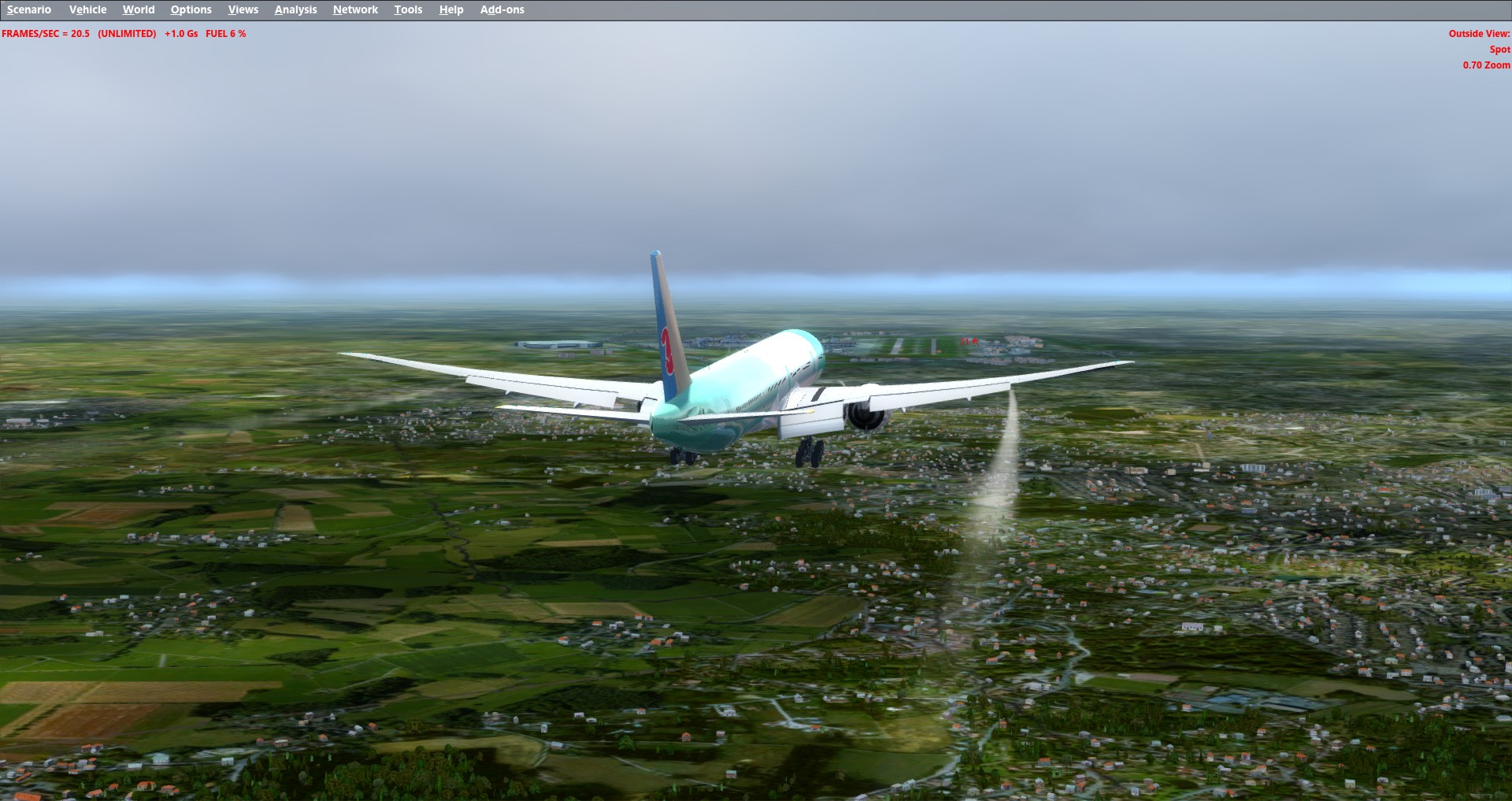Image resolution: width=1512 pixels, height=801 pixels.
Task: Select the Views menu
Action: click(x=243, y=9)
